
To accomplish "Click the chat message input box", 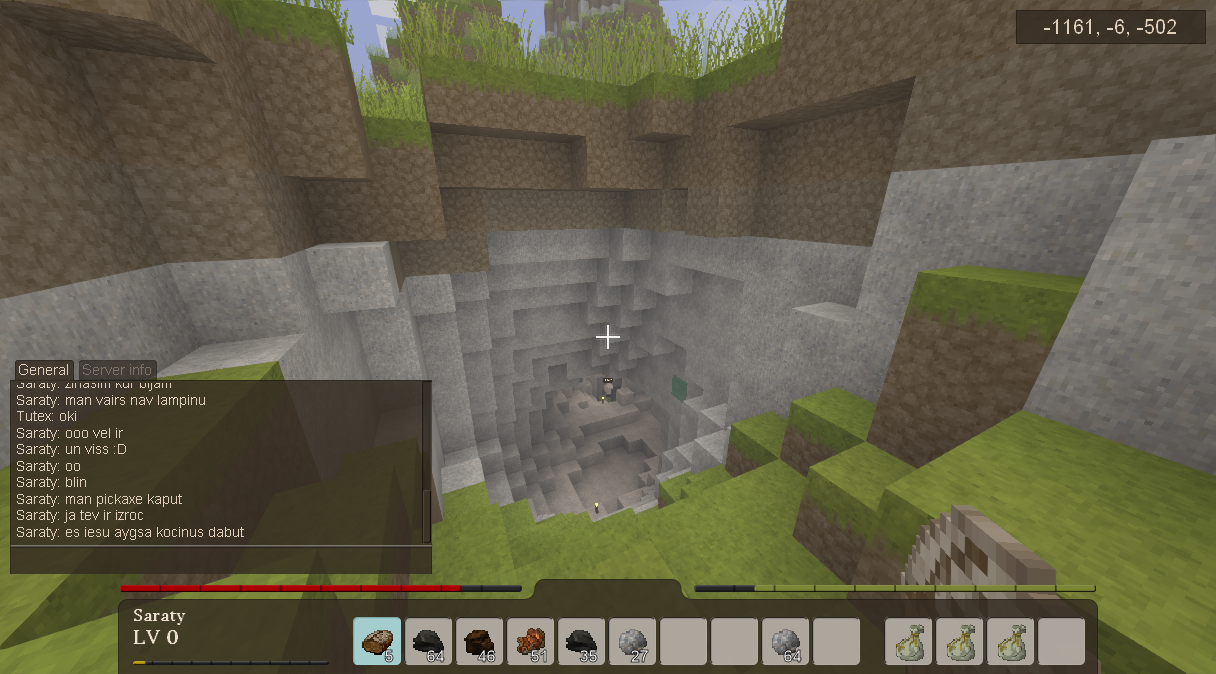I will point(220,559).
